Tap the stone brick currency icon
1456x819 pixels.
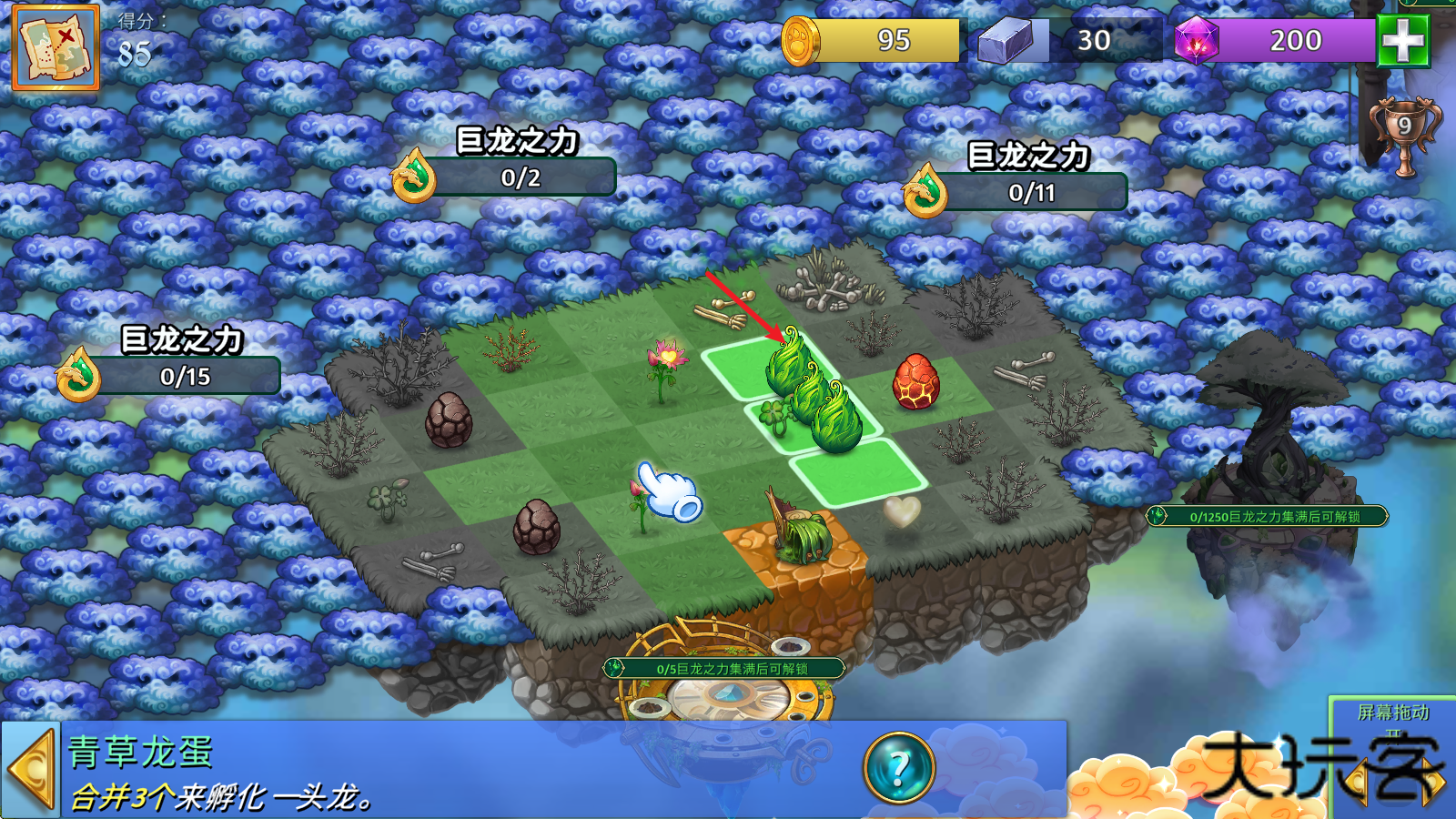point(1005,41)
